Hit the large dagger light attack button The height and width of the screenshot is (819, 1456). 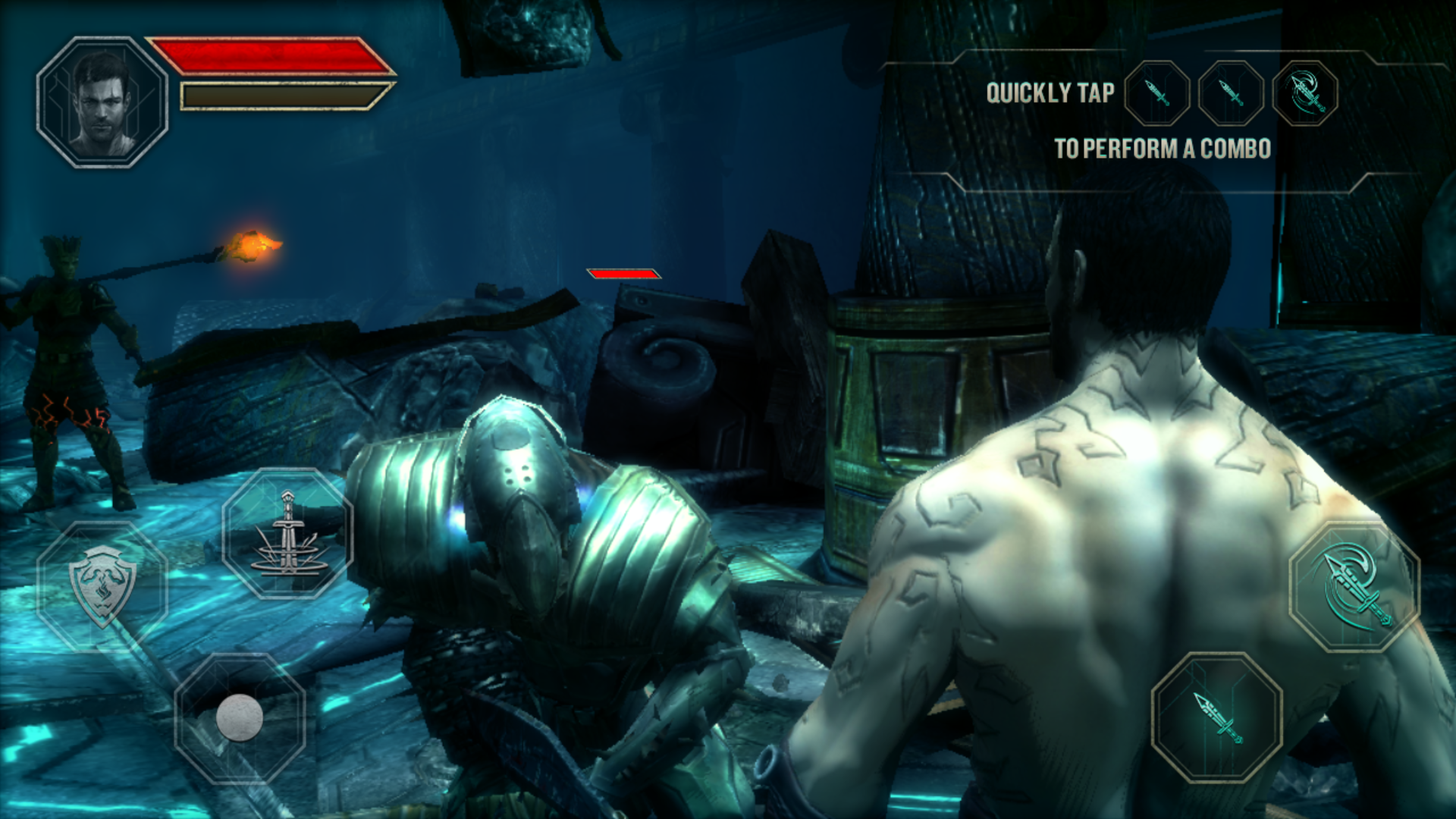point(1217,717)
